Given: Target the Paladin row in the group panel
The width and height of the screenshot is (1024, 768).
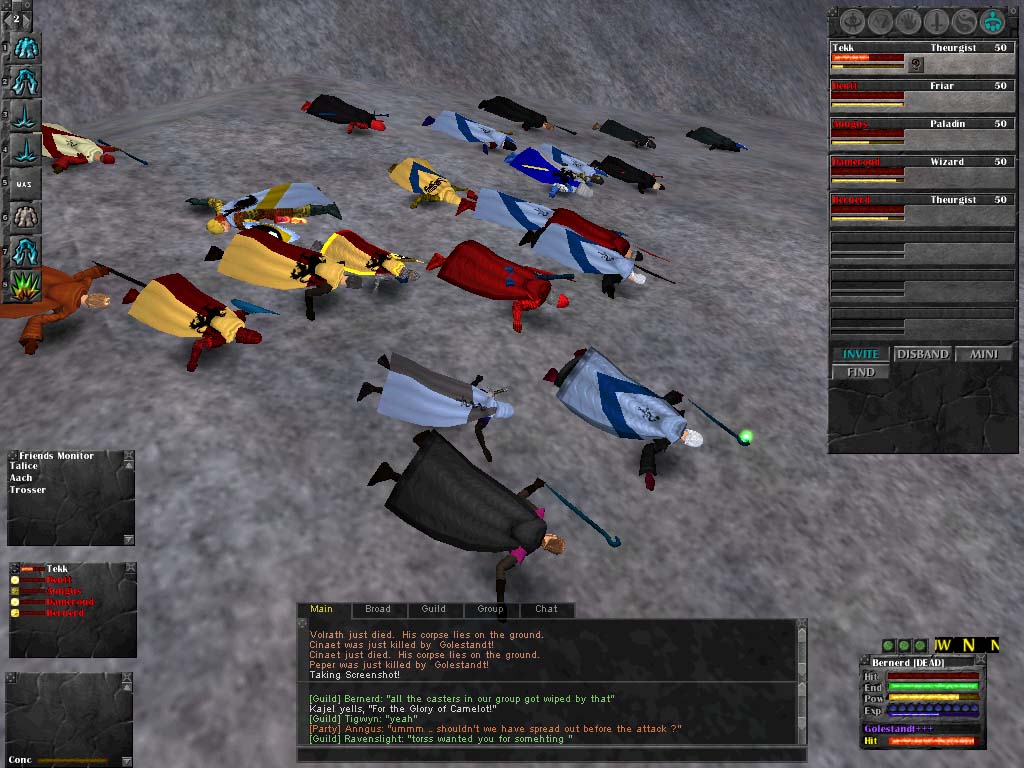Looking at the screenshot, I should tap(920, 124).
